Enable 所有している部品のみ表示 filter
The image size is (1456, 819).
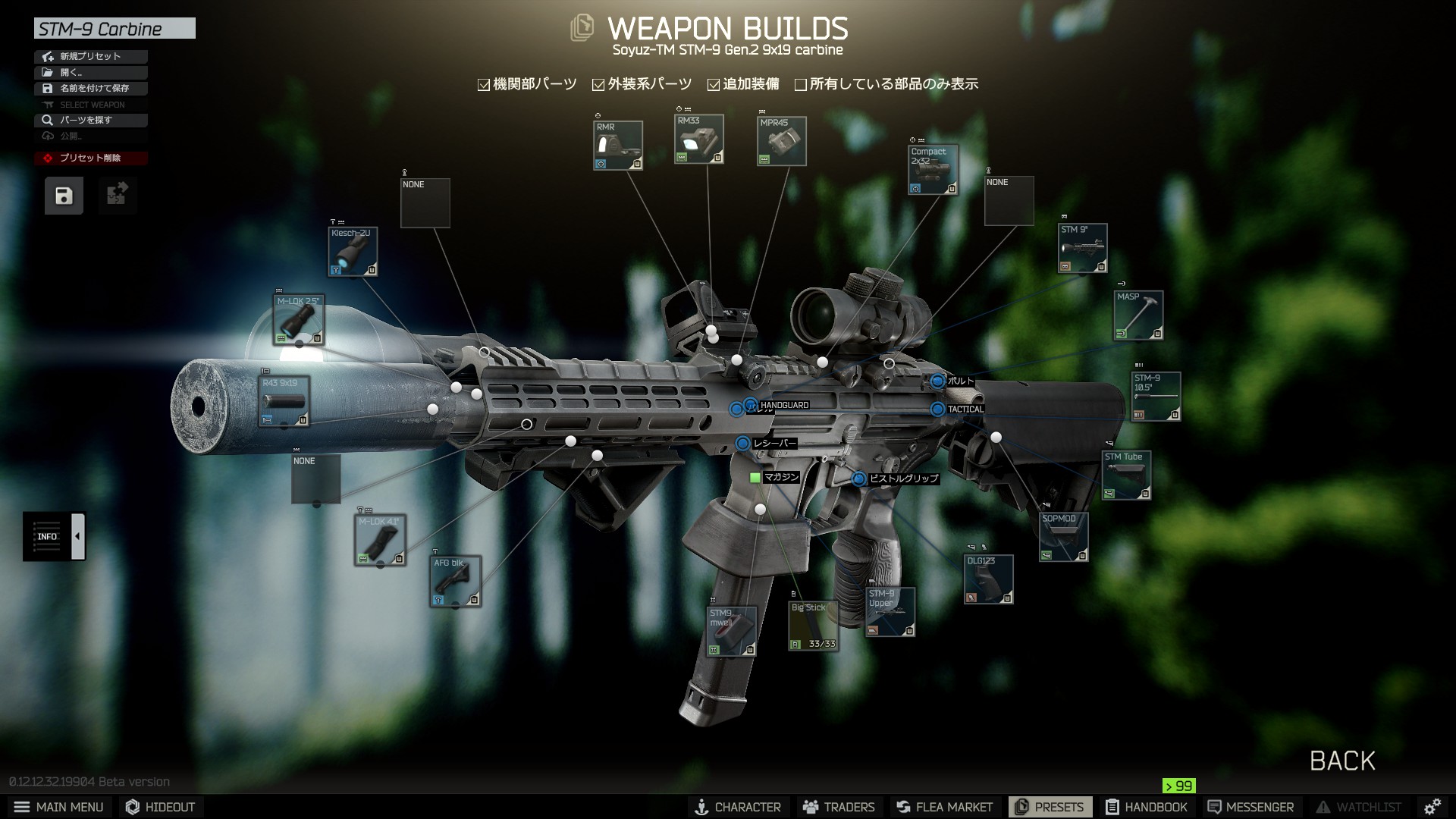pyautogui.click(x=801, y=85)
